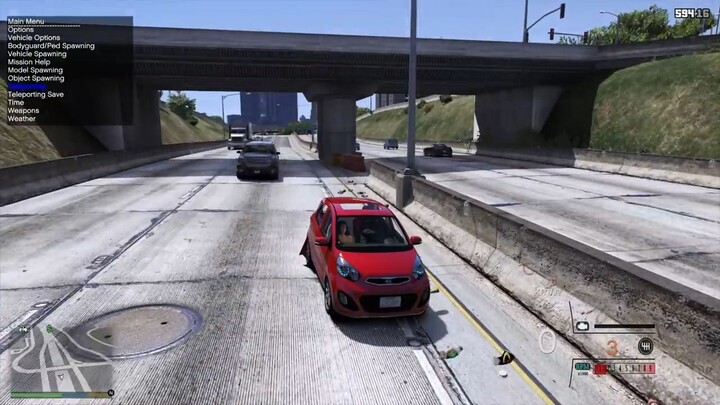Screen dimensions: 720x405
Task: Open Teleporting Save
Action: pos(36,94)
